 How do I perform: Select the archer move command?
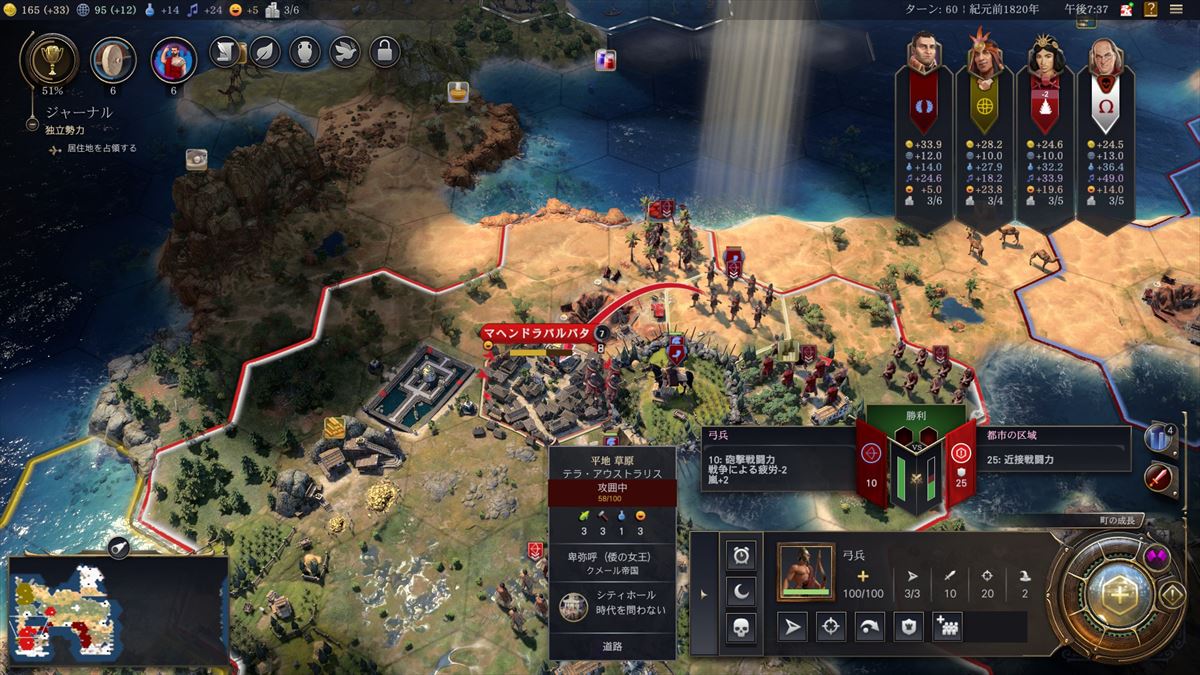click(792, 627)
